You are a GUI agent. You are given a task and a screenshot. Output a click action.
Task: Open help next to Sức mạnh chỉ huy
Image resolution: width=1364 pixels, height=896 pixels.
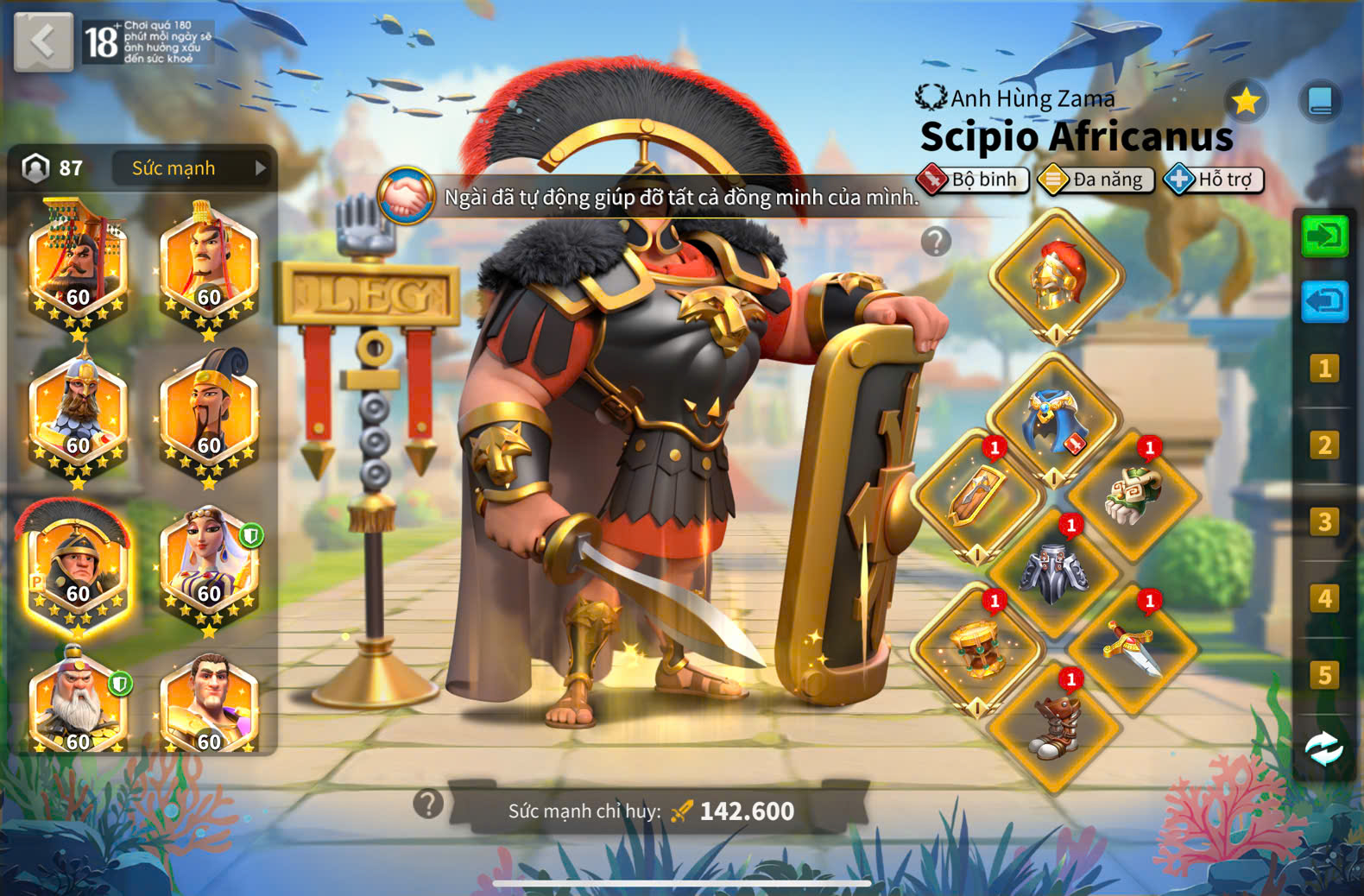428,804
